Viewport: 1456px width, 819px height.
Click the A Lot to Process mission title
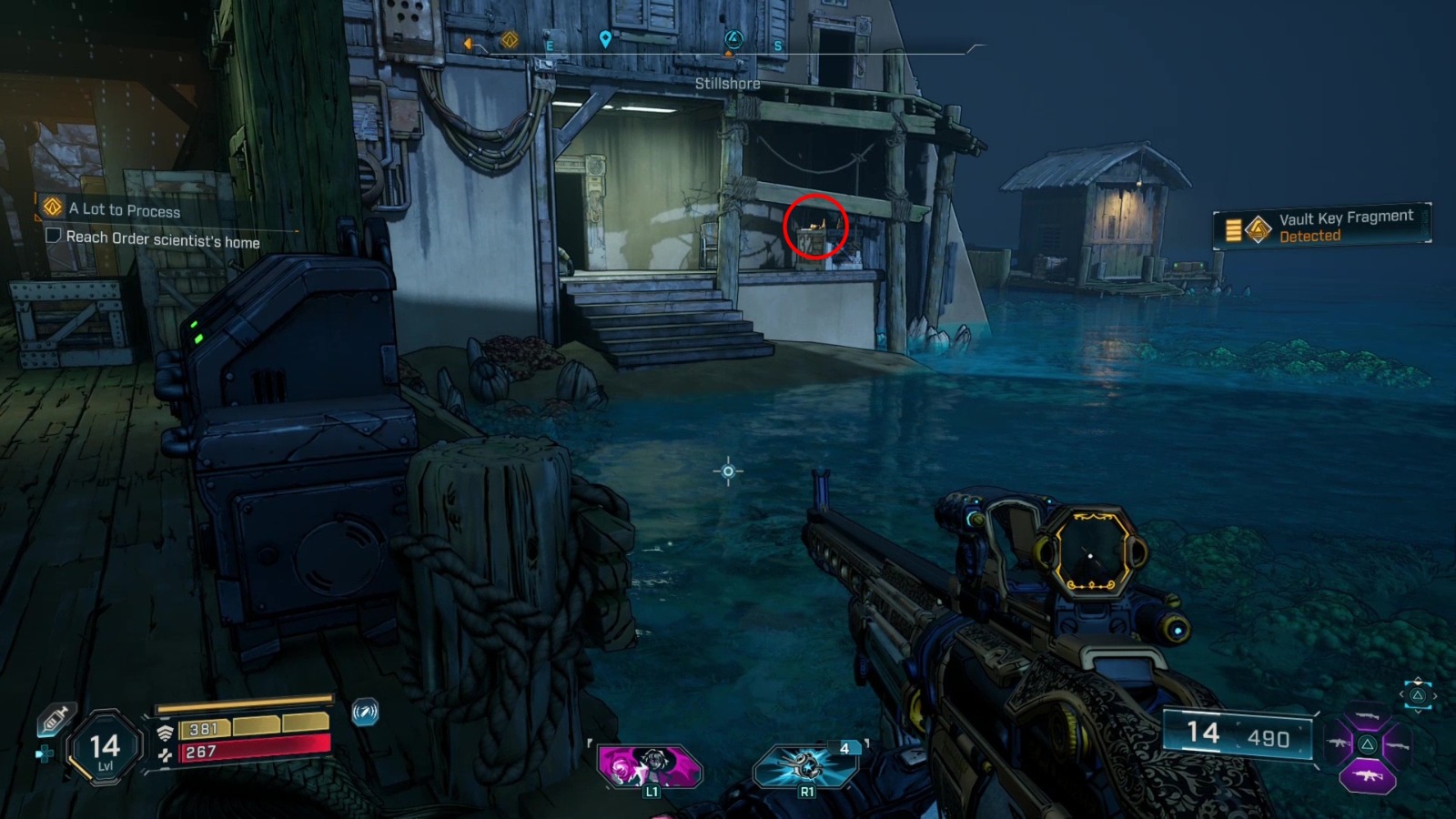point(123,209)
